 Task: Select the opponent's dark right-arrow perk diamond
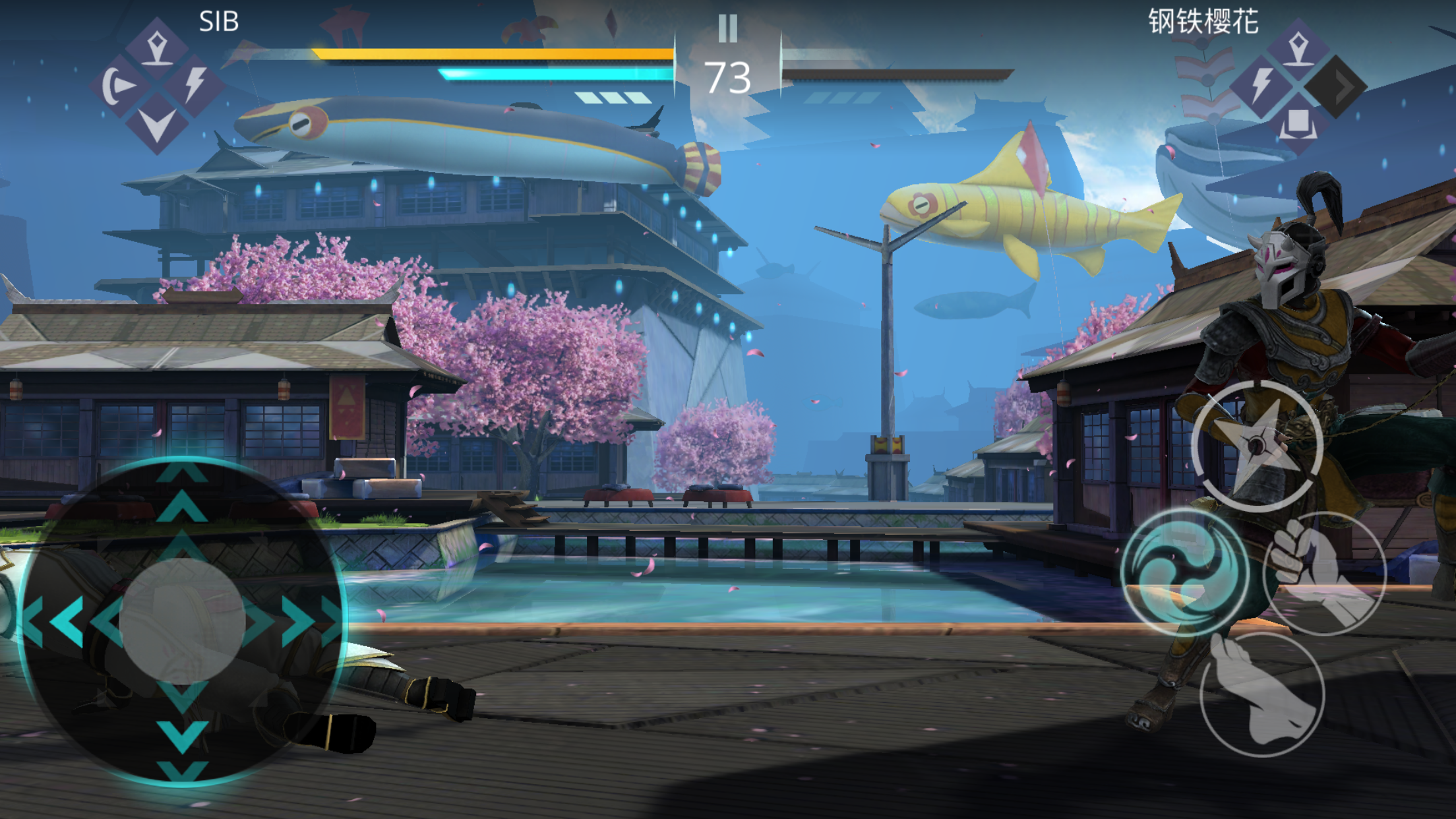coord(1337,86)
